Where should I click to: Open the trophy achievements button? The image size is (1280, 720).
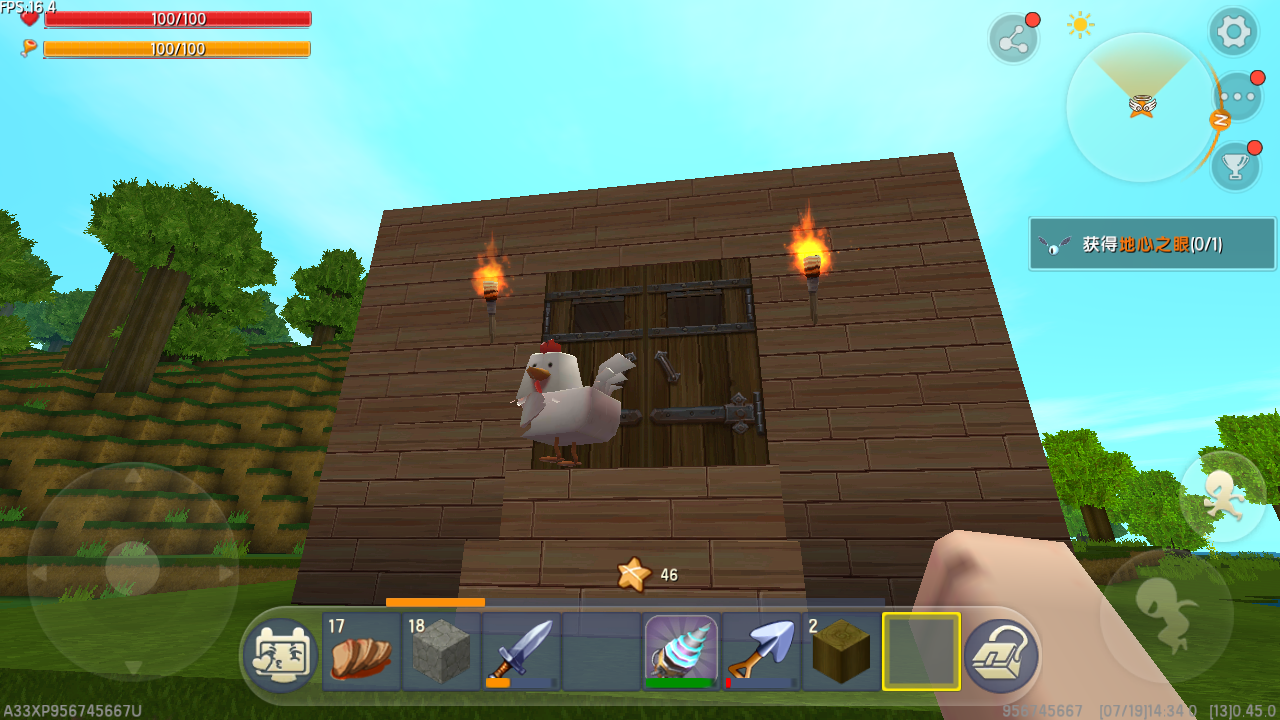(1235, 166)
